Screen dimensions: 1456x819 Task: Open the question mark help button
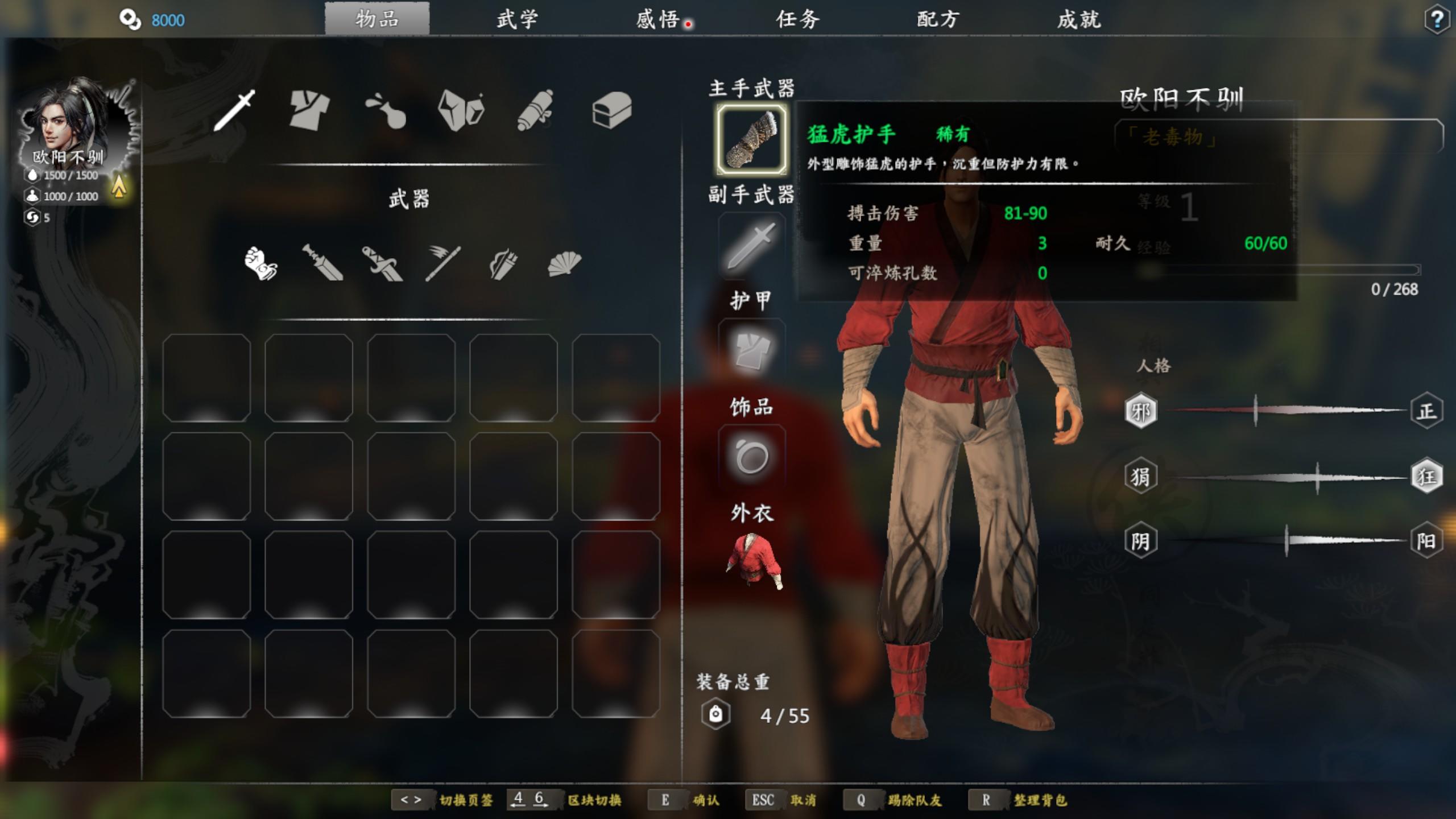pyautogui.click(x=1437, y=20)
